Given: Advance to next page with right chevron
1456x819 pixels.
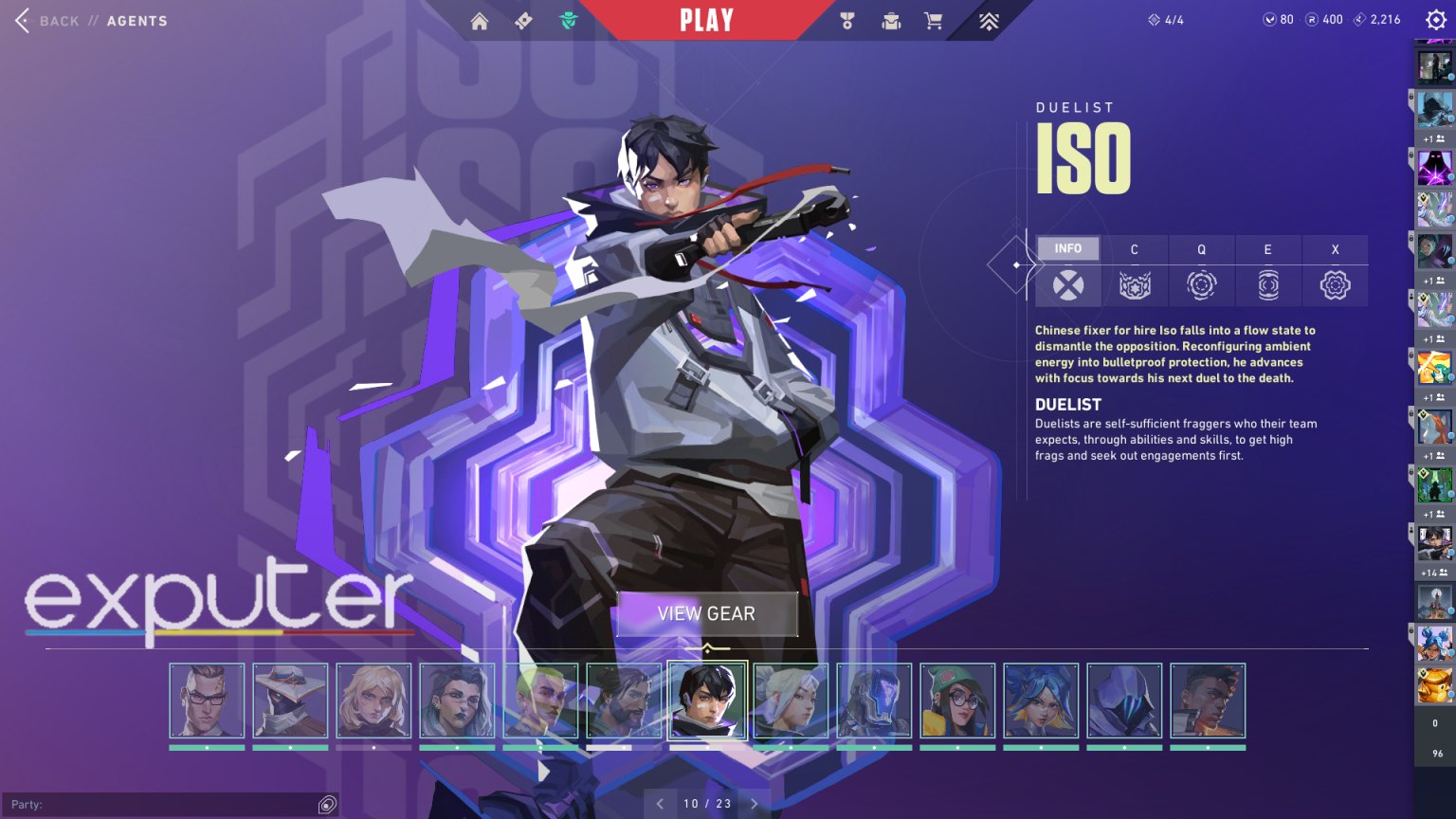Looking at the screenshot, I should point(754,803).
